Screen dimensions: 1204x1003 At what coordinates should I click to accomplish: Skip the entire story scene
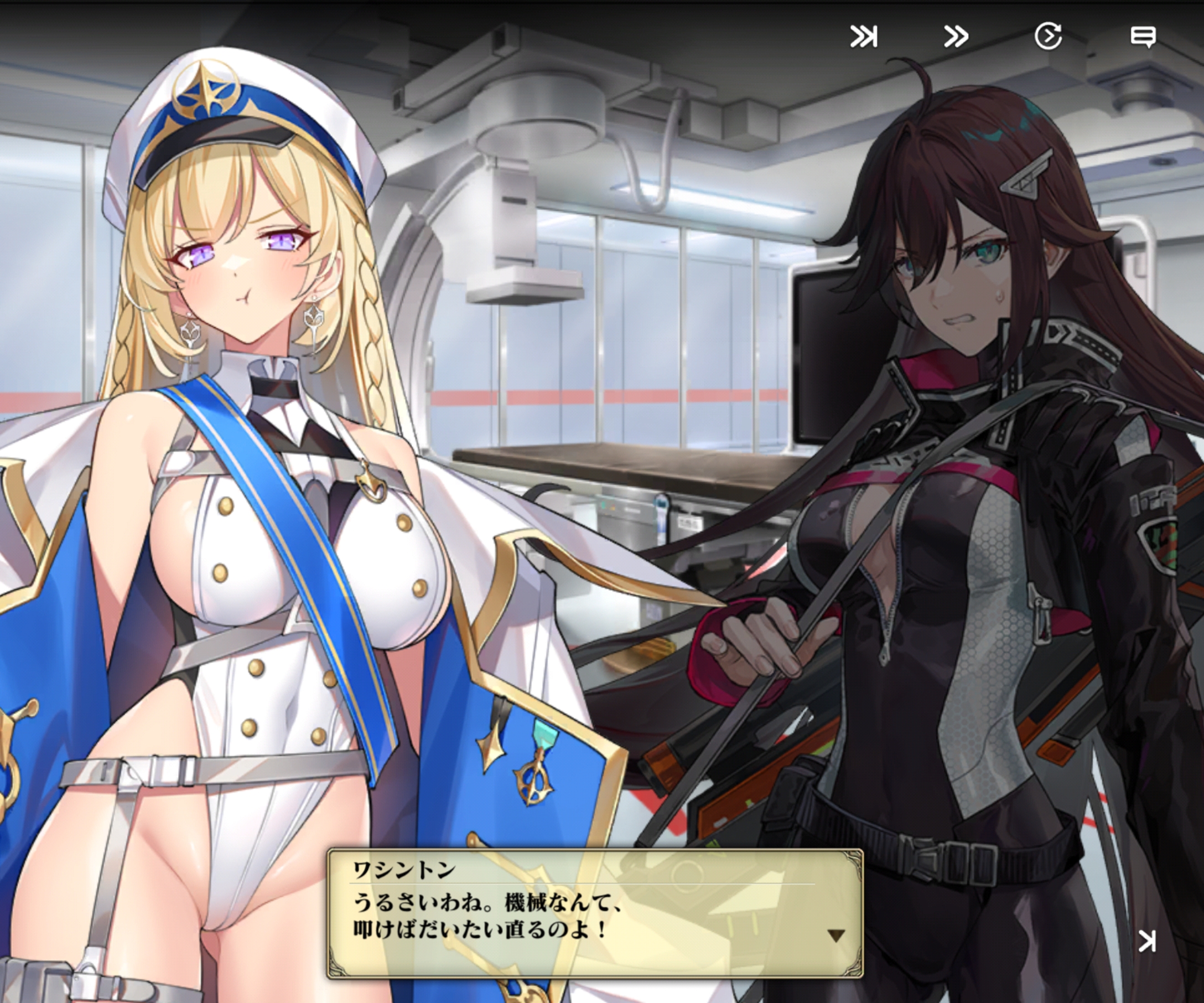click(864, 37)
